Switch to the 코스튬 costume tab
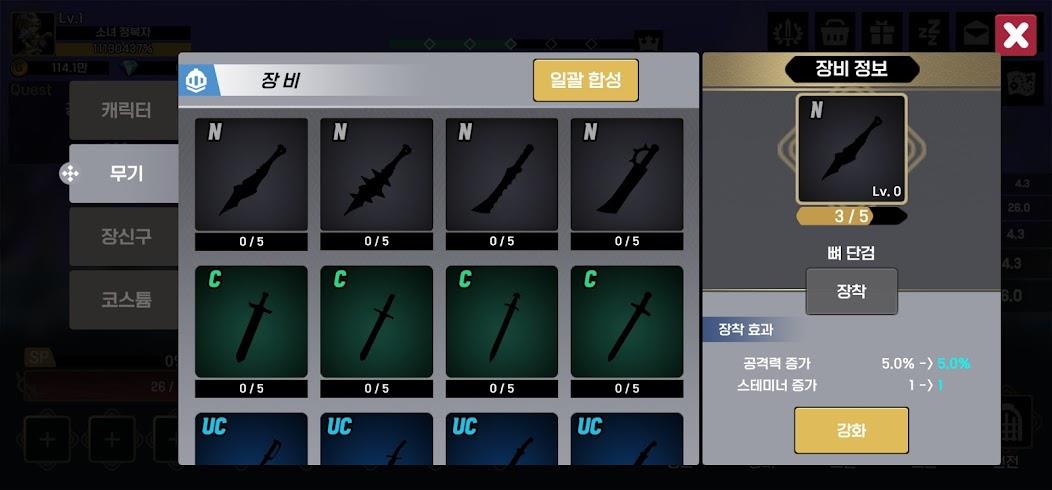The image size is (1052, 490). click(x=125, y=299)
